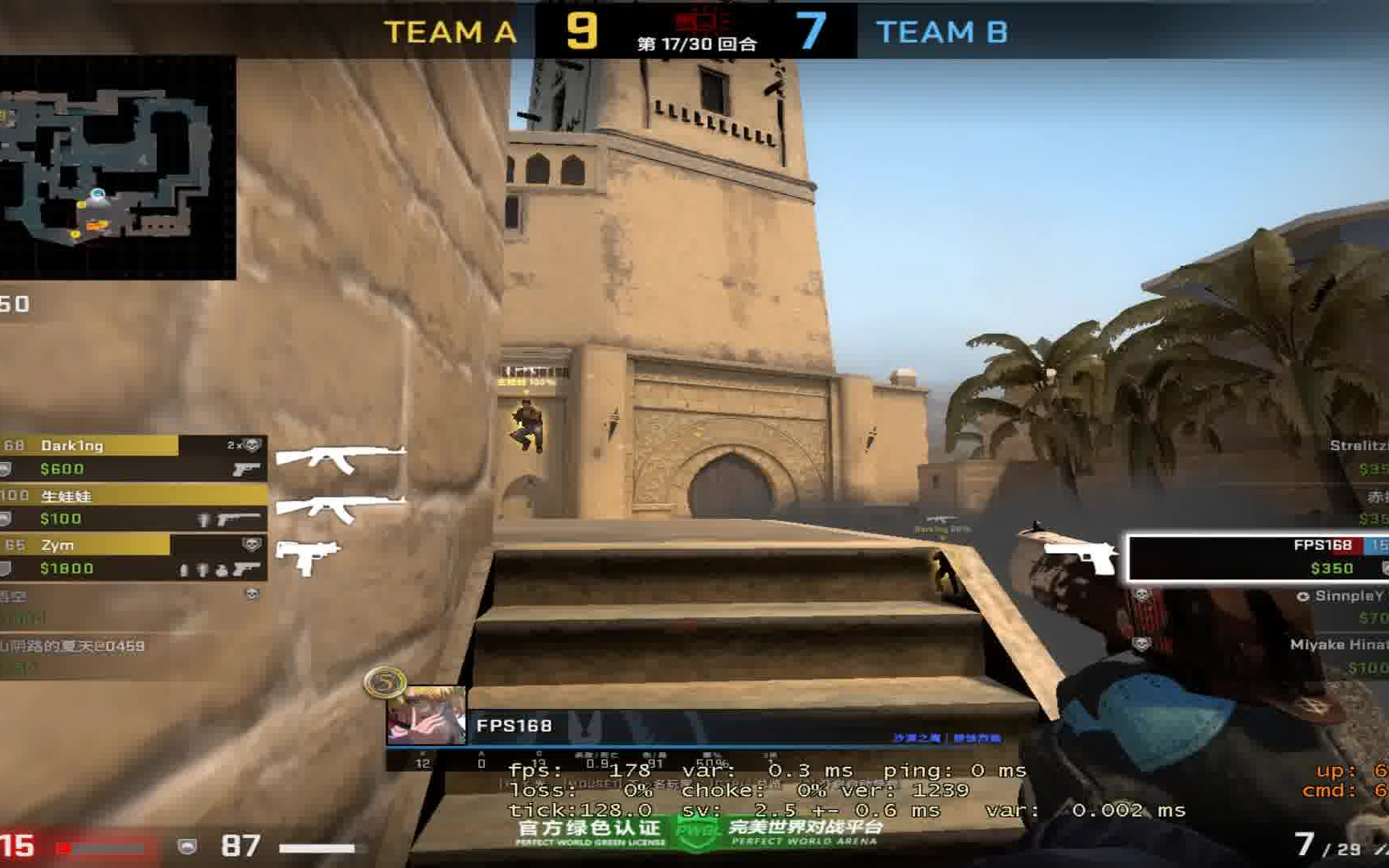The height and width of the screenshot is (868, 1389).
Task: Expand the minimap in the top-left corner
Action: [x=121, y=161]
